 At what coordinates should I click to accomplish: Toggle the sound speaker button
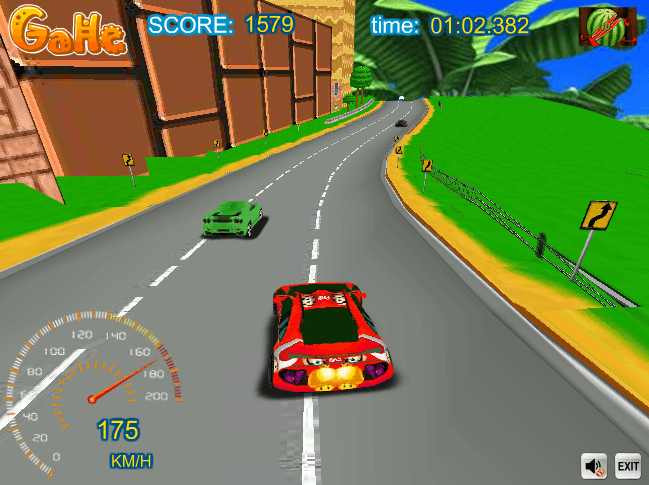(x=595, y=466)
